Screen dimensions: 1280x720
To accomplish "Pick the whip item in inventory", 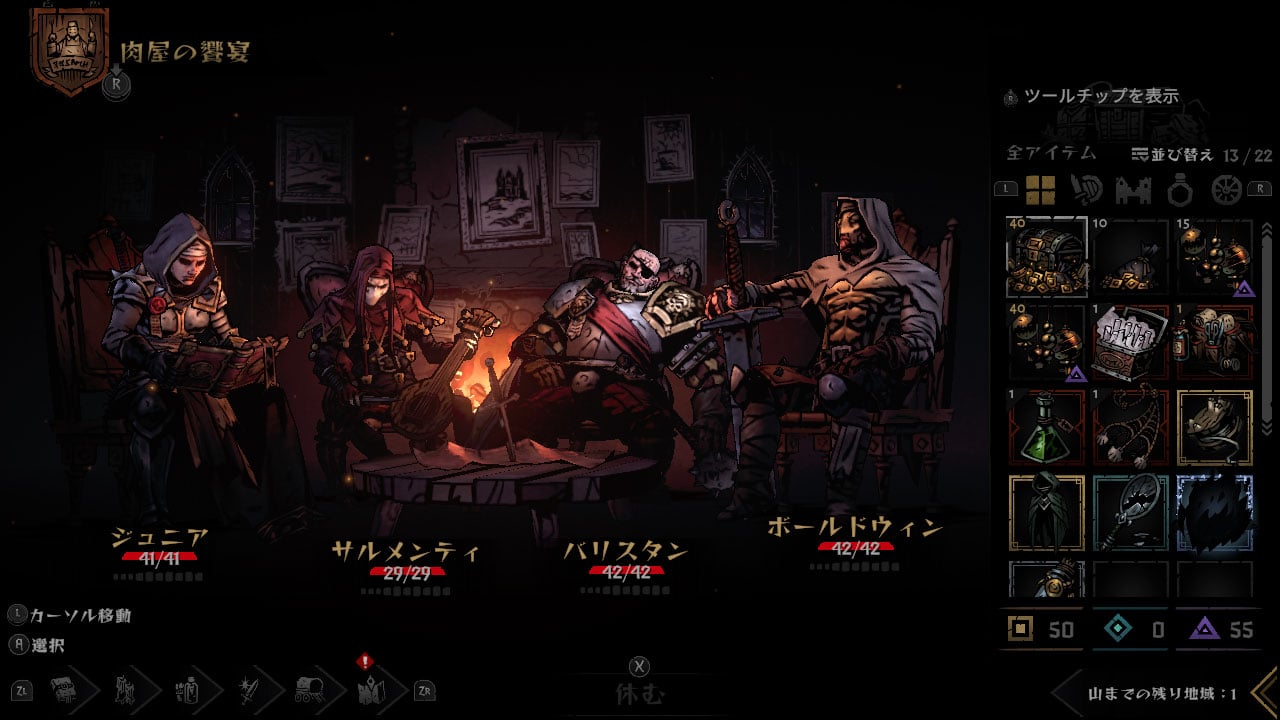I will click(x=1131, y=428).
